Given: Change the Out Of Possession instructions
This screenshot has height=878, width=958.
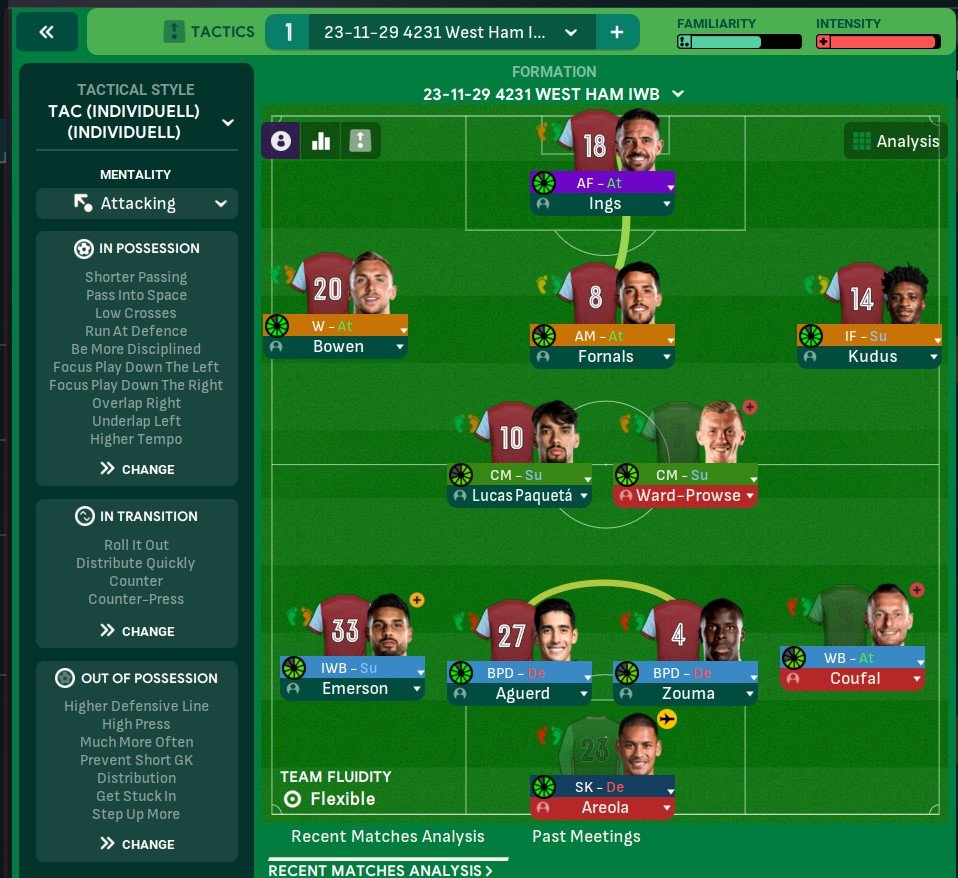Looking at the screenshot, I should pyautogui.click(x=137, y=844).
